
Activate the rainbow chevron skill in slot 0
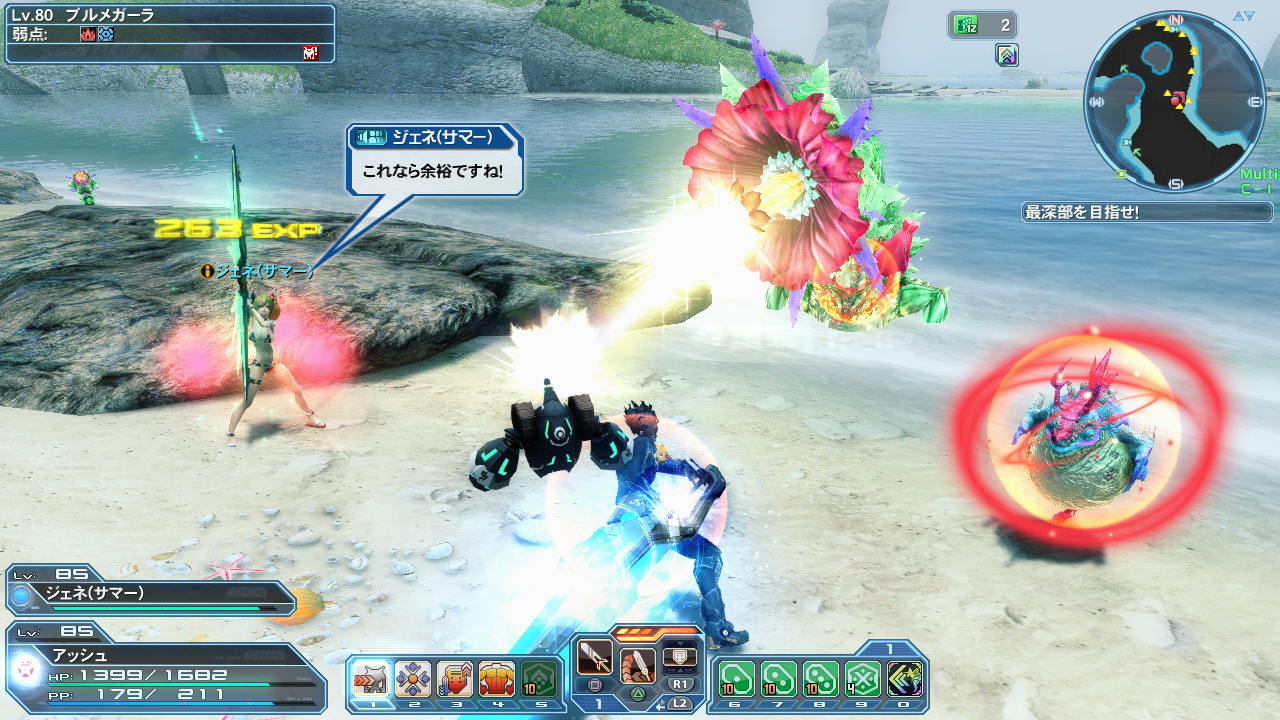pos(904,679)
